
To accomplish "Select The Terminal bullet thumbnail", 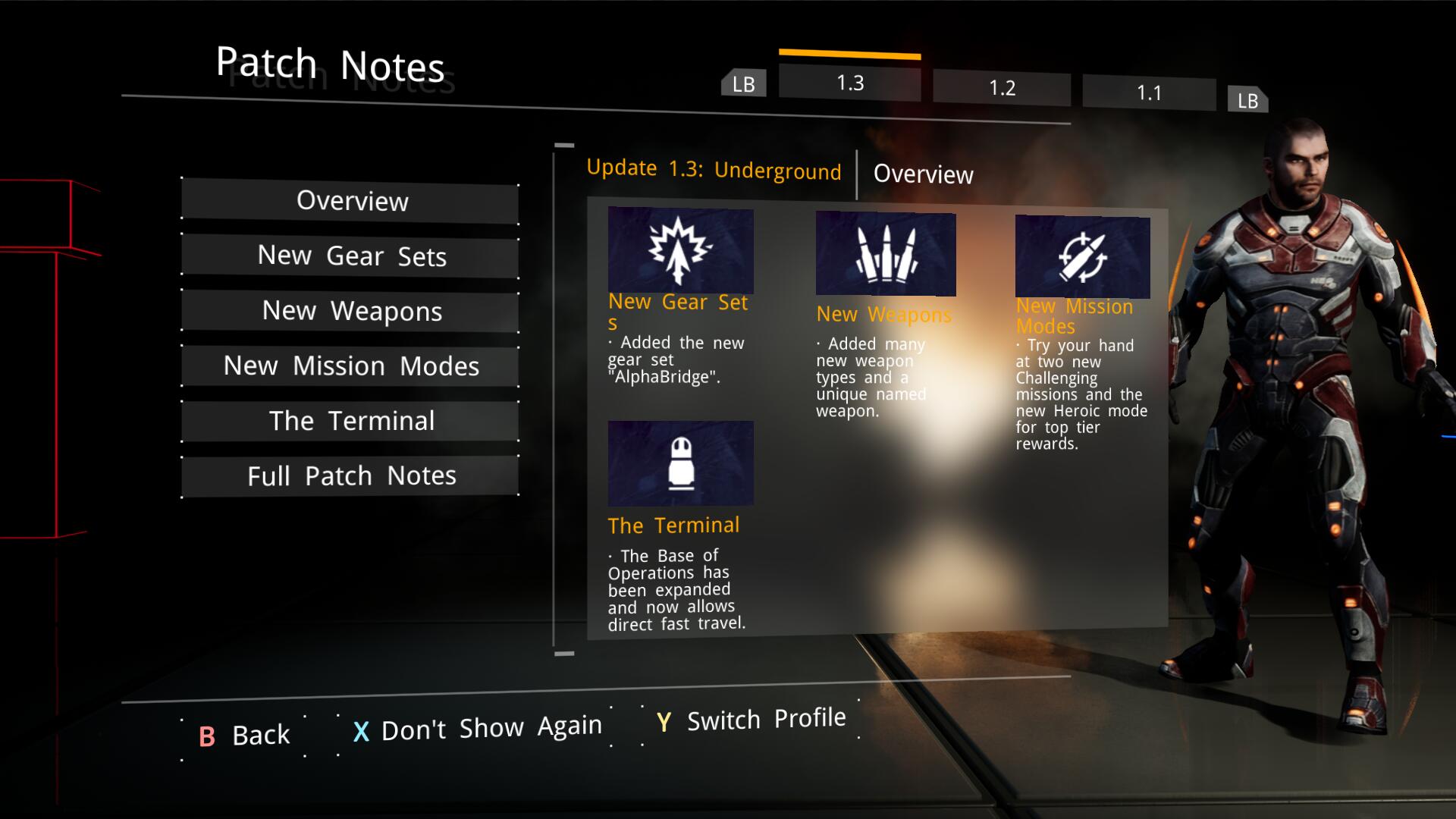I will [x=680, y=463].
